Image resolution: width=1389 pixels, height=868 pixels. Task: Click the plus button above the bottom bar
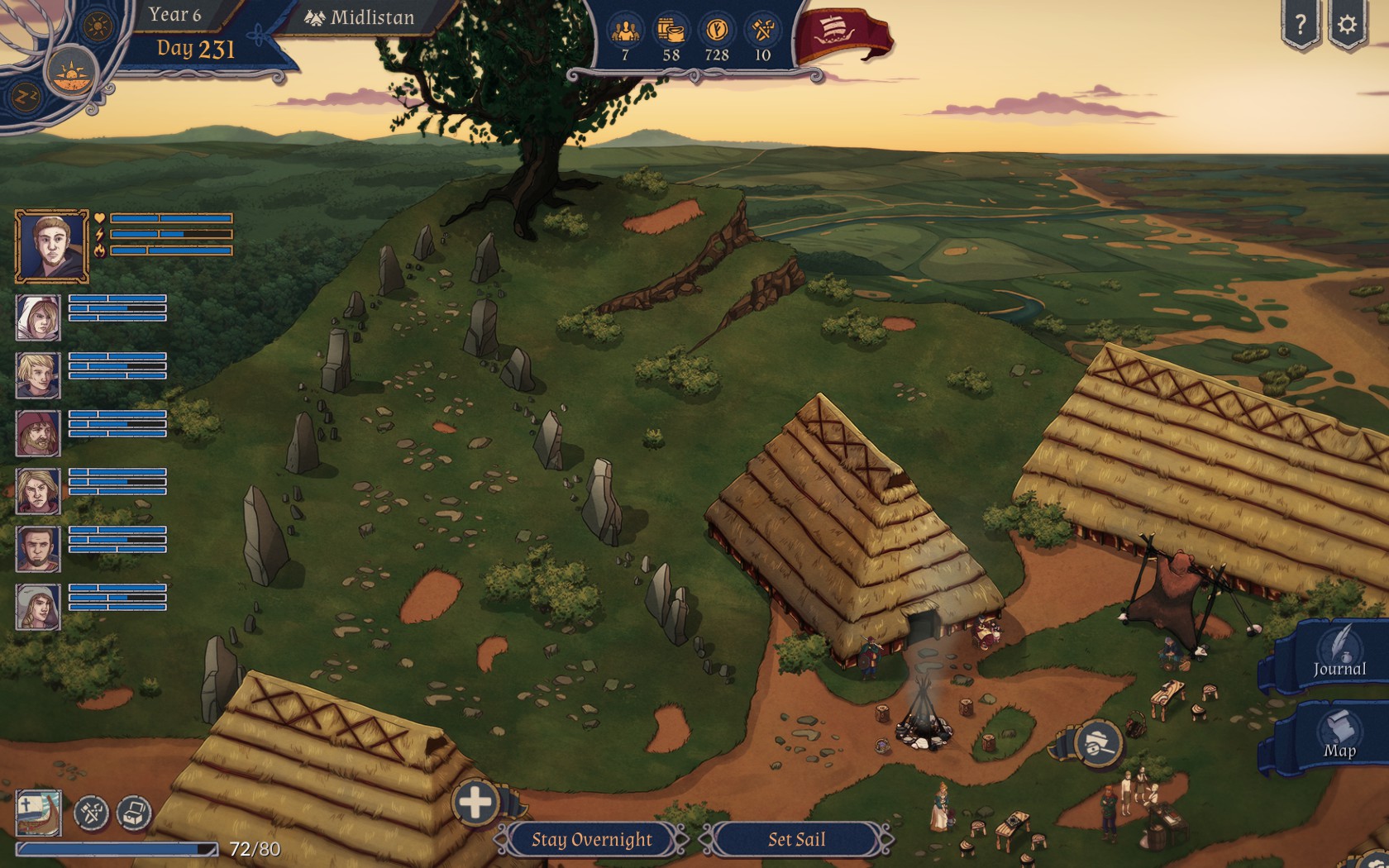point(475,802)
